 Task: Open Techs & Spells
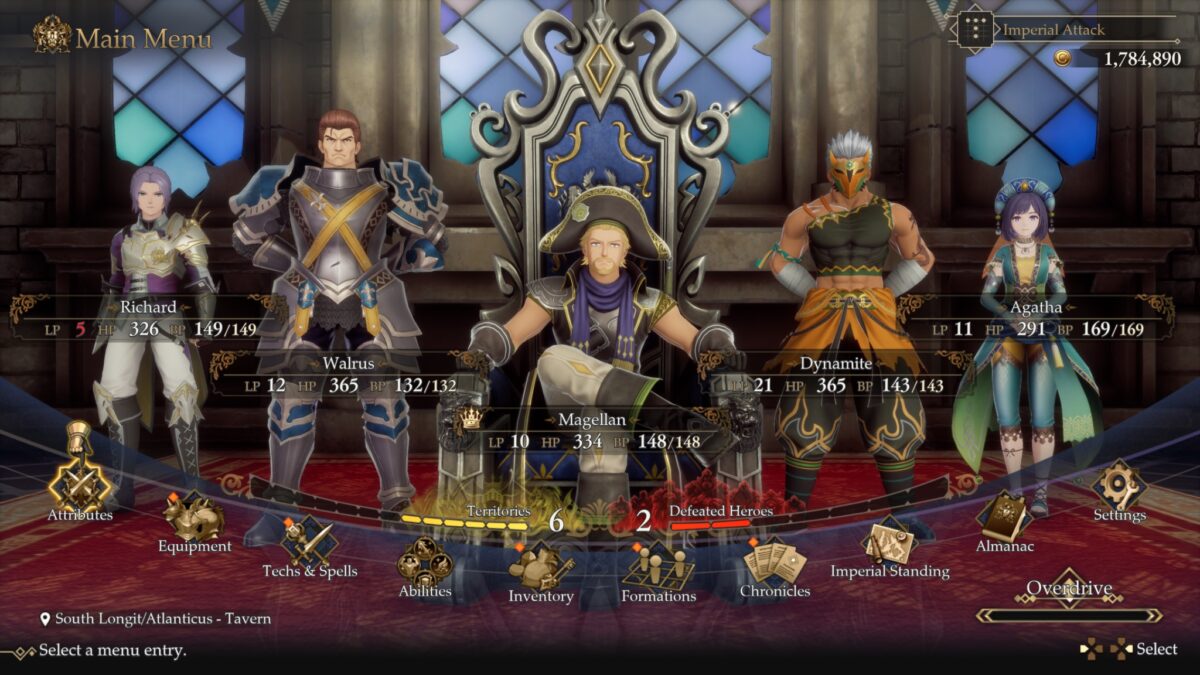pos(309,543)
